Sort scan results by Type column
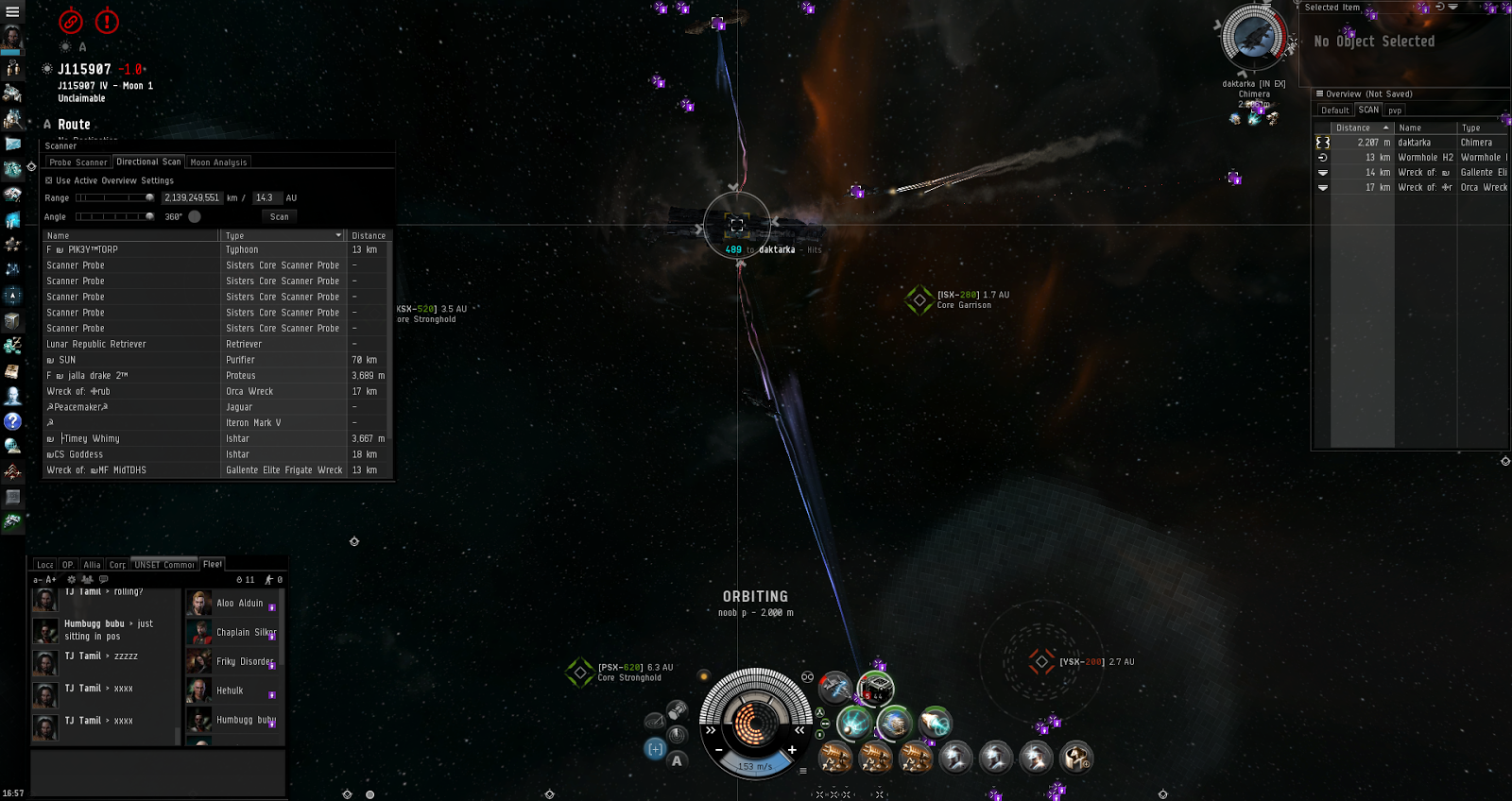This screenshot has height=801, width=1512. click(x=282, y=235)
